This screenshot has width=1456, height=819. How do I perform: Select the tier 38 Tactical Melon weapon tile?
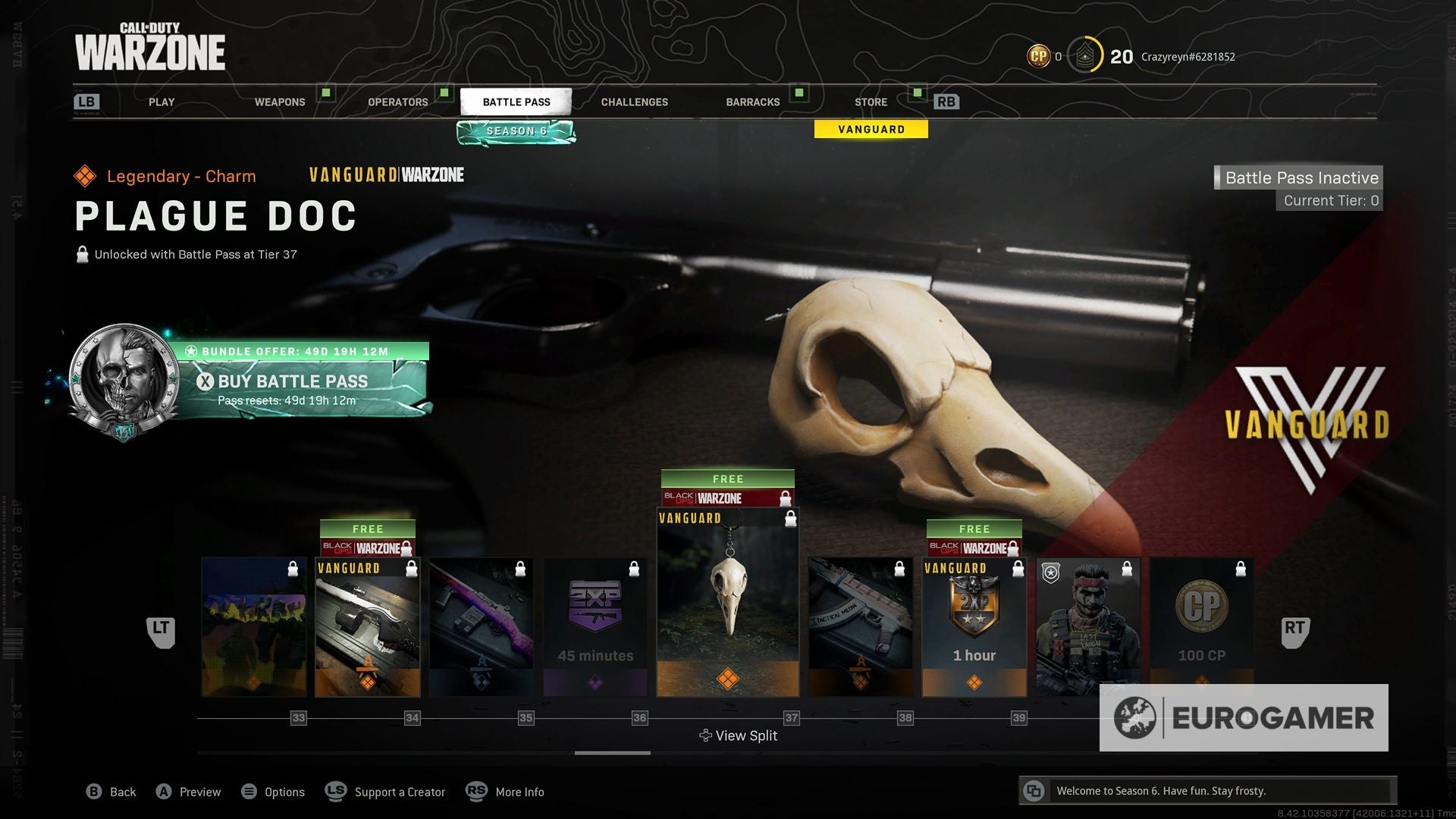point(860,627)
